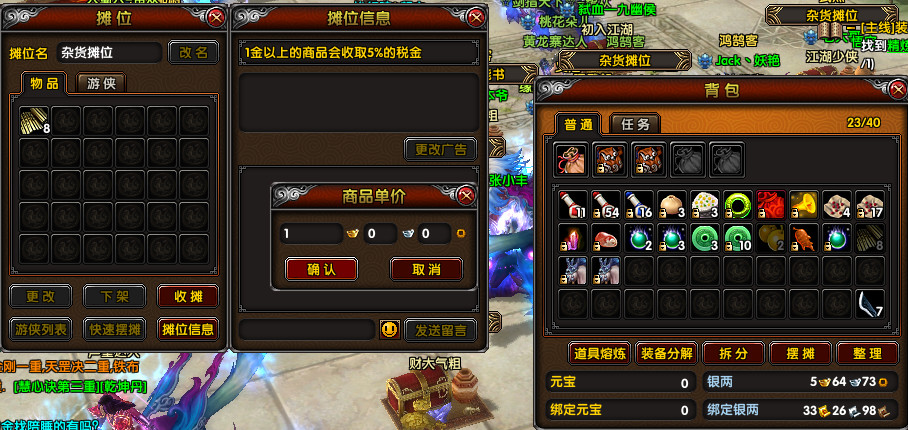Click the 摊位信息 button at bottom
Viewport: 908px width, 430px height.
pyautogui.click(x=187, y=329)
